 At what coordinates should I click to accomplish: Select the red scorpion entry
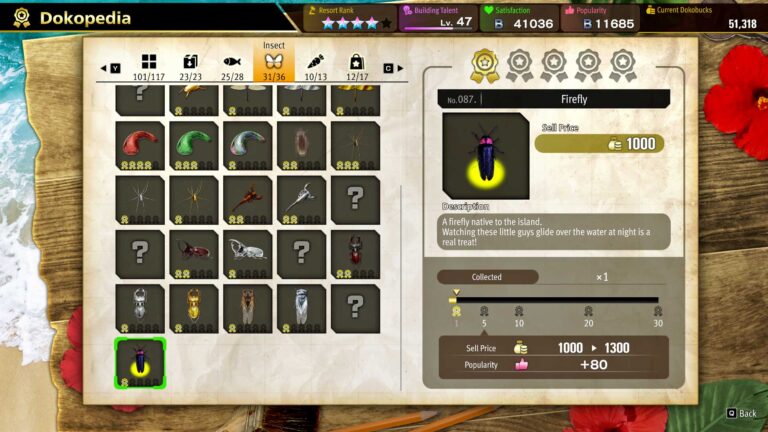[x=247, y=199]
